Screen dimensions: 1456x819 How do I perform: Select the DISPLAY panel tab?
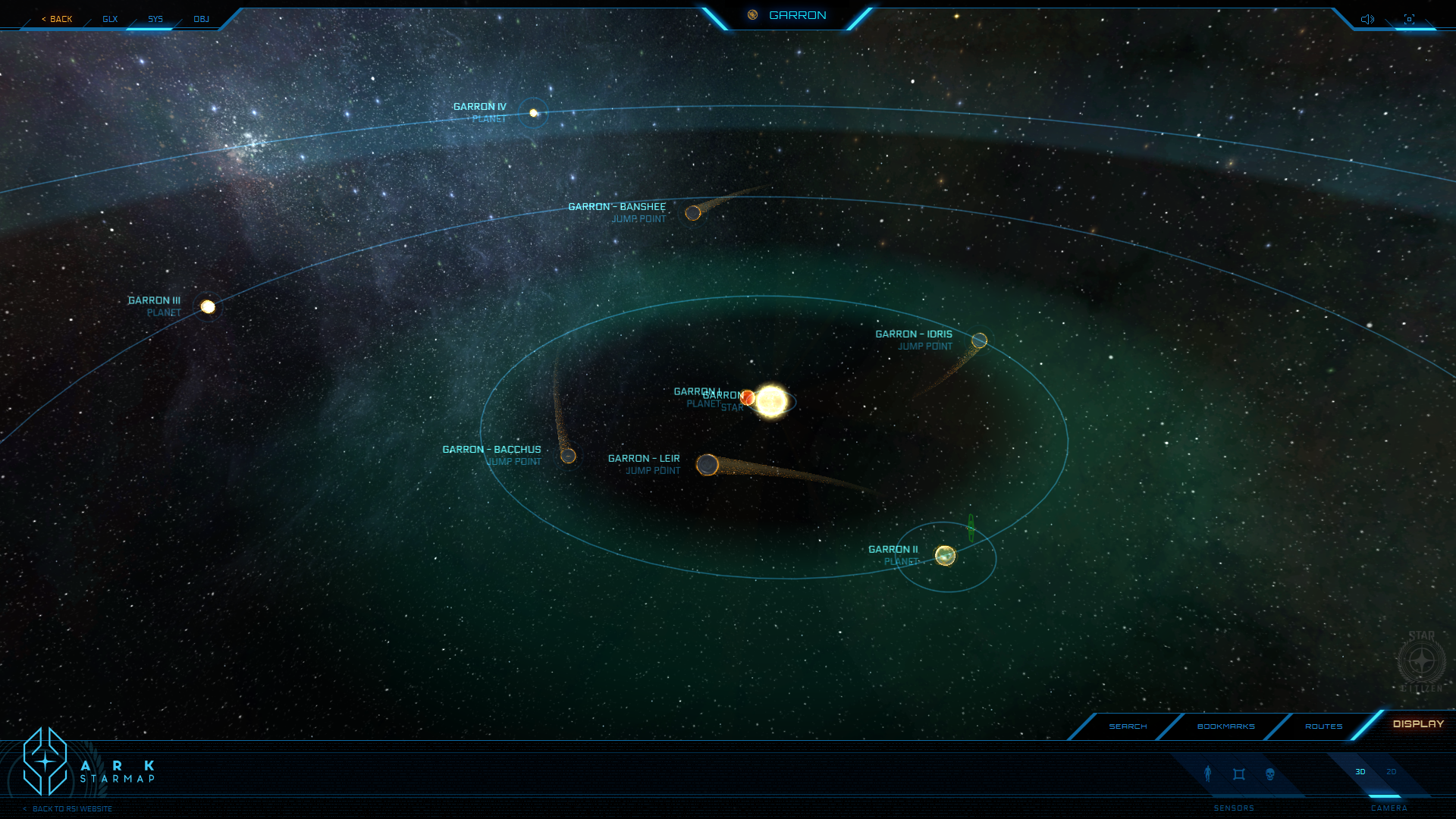[x=1418, y=724]
